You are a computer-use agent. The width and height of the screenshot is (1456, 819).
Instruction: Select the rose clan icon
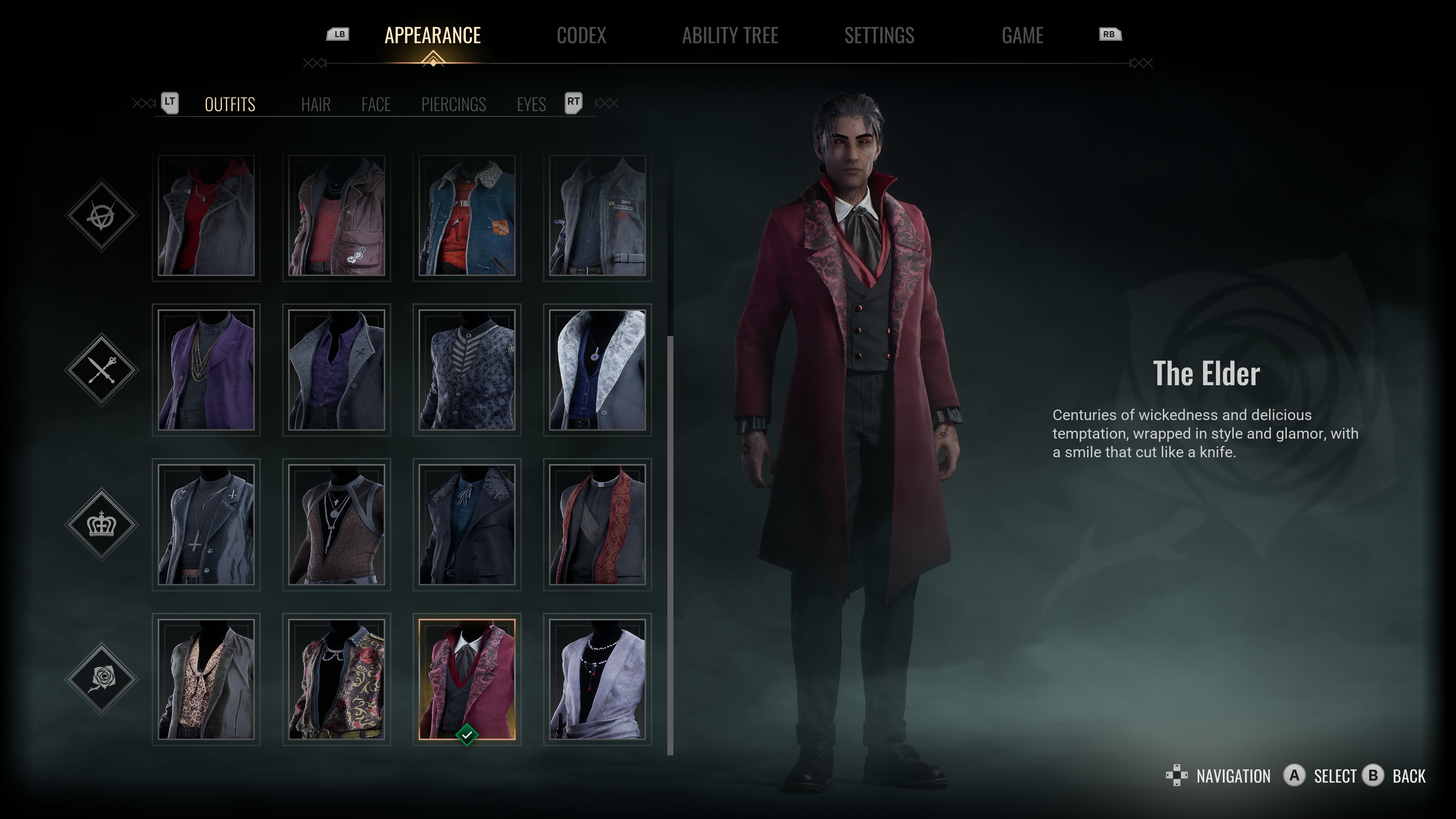(102, 678)
